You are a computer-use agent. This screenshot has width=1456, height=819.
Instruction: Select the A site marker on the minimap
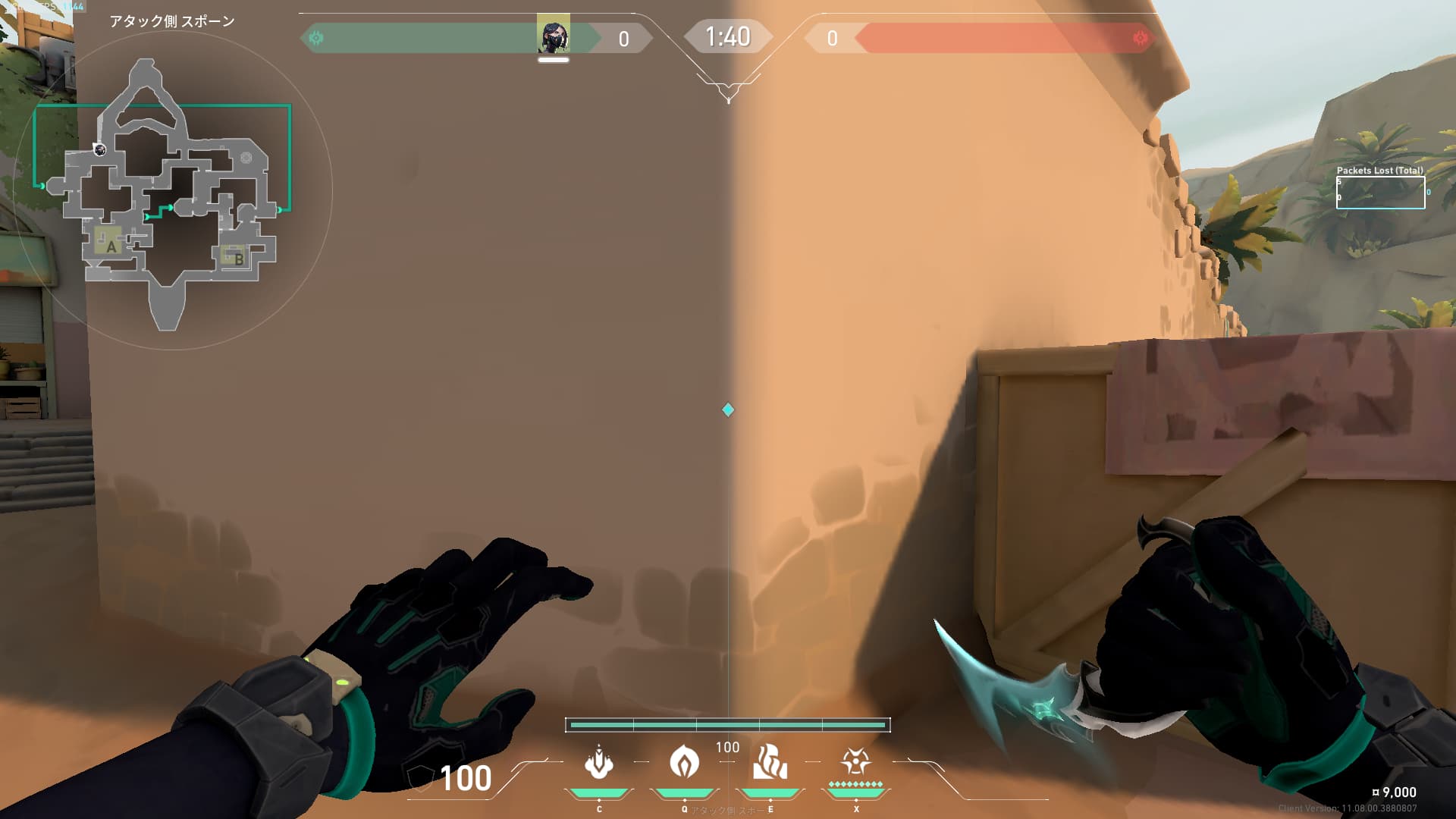tap(111, 246)
